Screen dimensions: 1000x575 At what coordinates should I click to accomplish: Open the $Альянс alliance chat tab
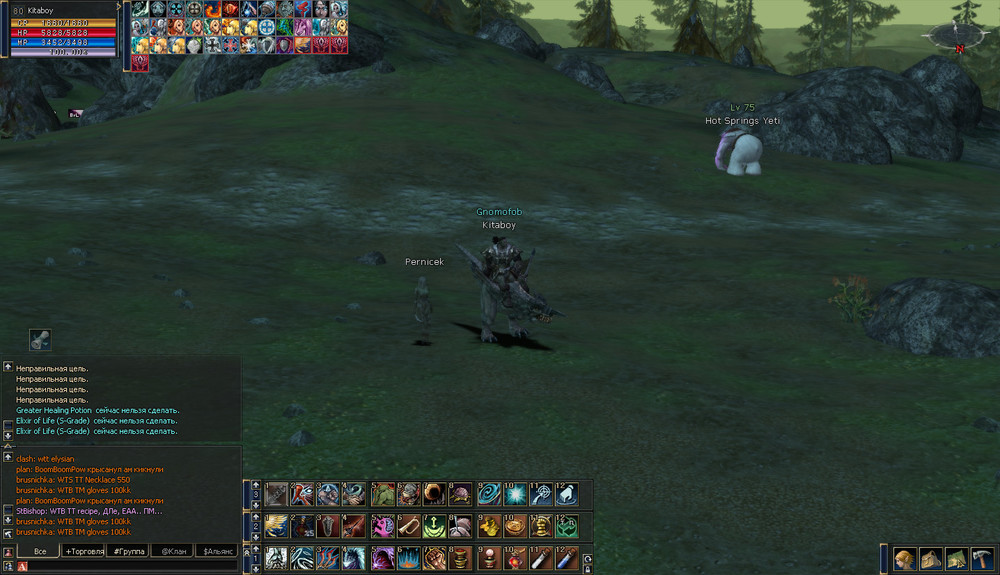pos(216,551)
